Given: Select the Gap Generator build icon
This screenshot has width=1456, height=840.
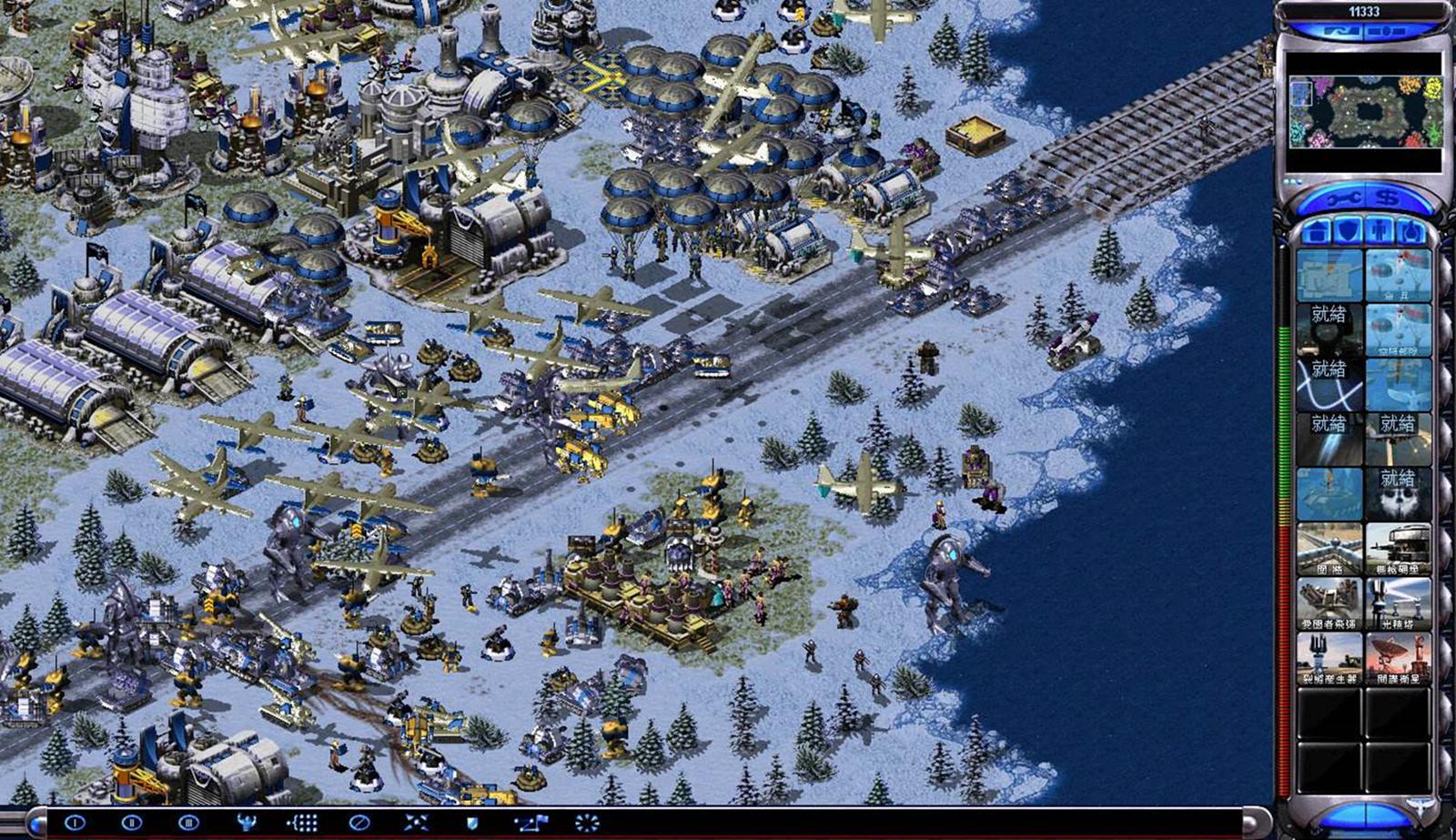Looking at the screenshot, I should [x=1329, y=658].
